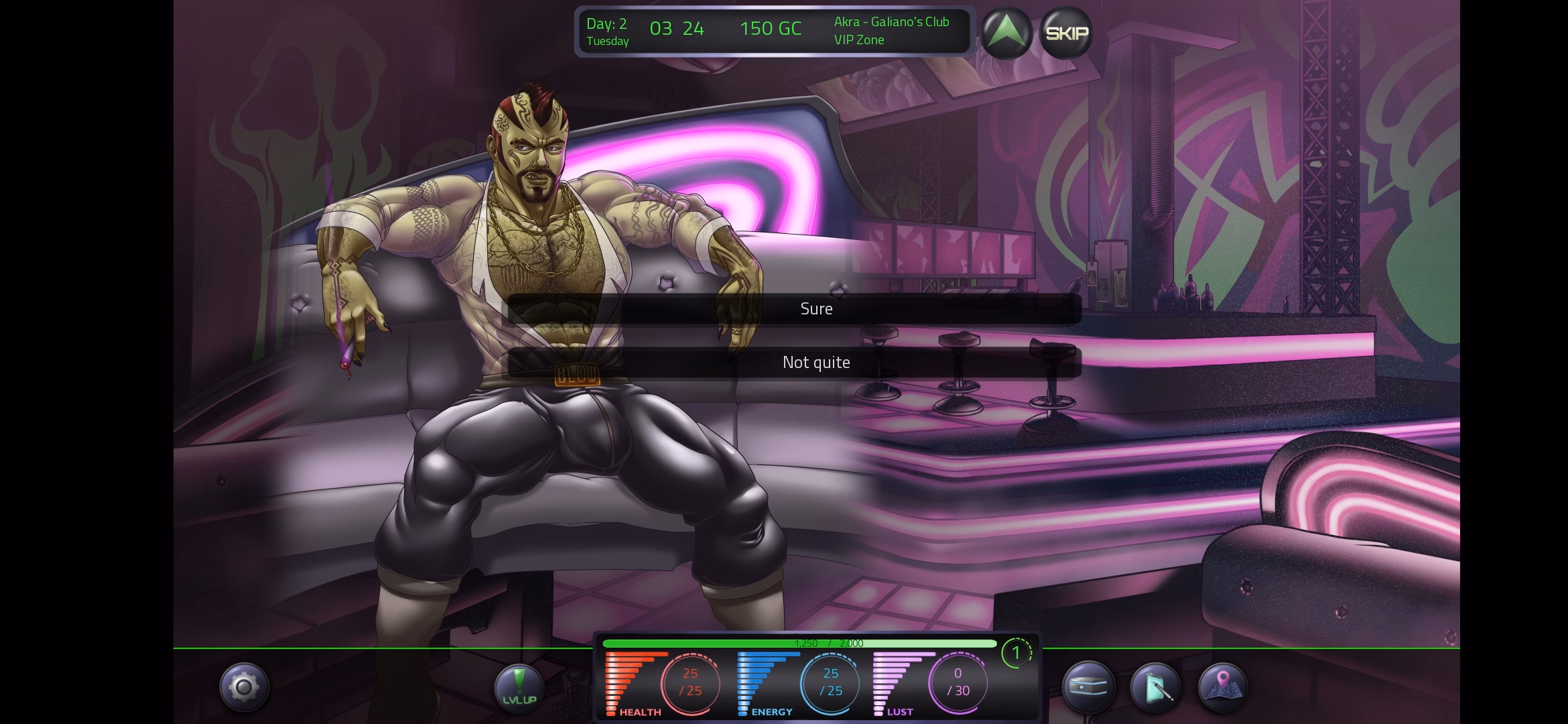
Task: Show the map with location pin
Action: [x=1222, y=688]
